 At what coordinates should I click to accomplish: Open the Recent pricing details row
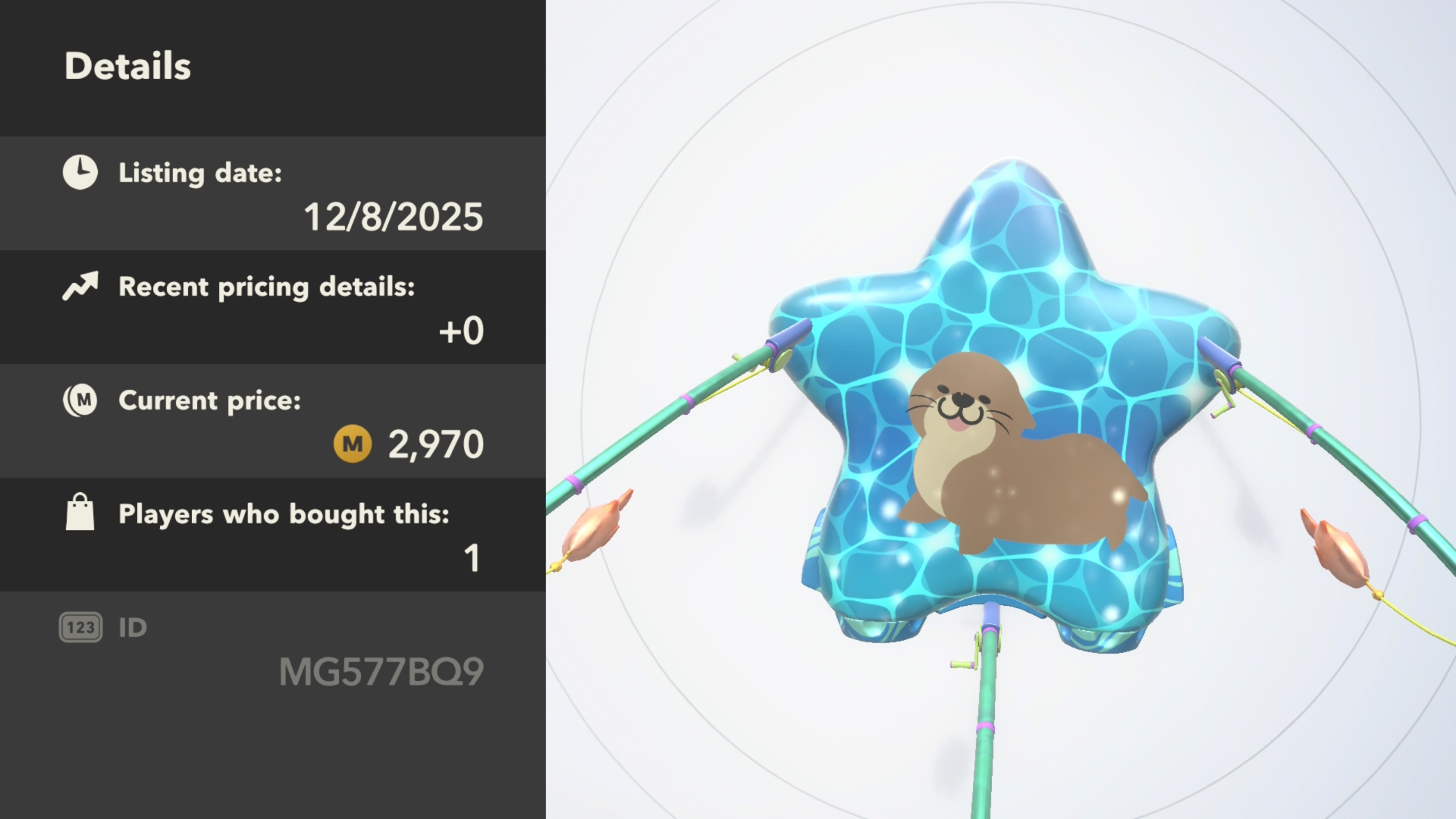coord(273,308)
